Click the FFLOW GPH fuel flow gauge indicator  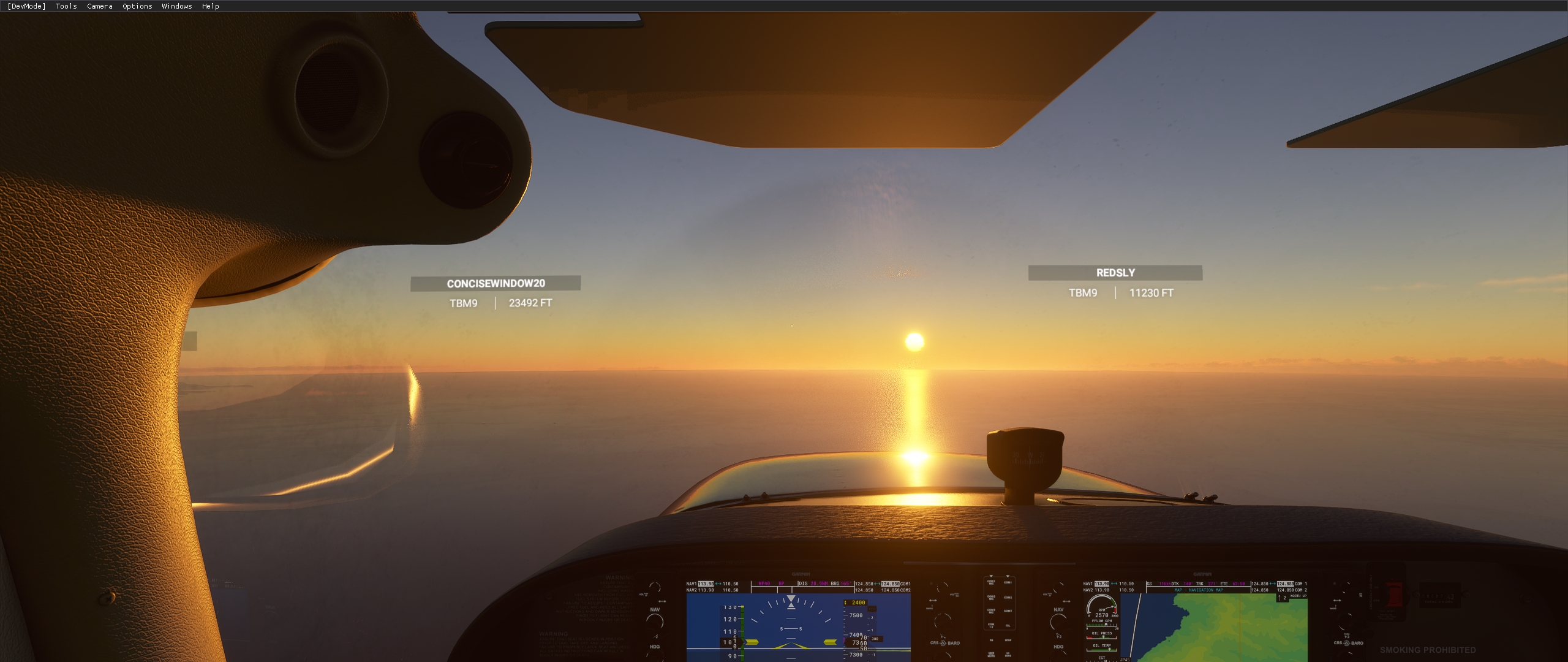[x=1104, y=624]
